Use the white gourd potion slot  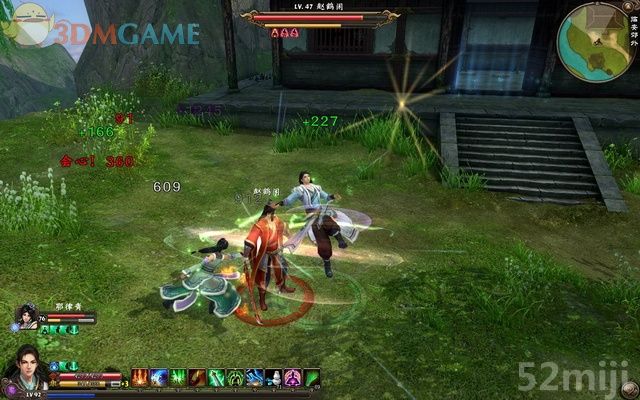tap(274, 377)
